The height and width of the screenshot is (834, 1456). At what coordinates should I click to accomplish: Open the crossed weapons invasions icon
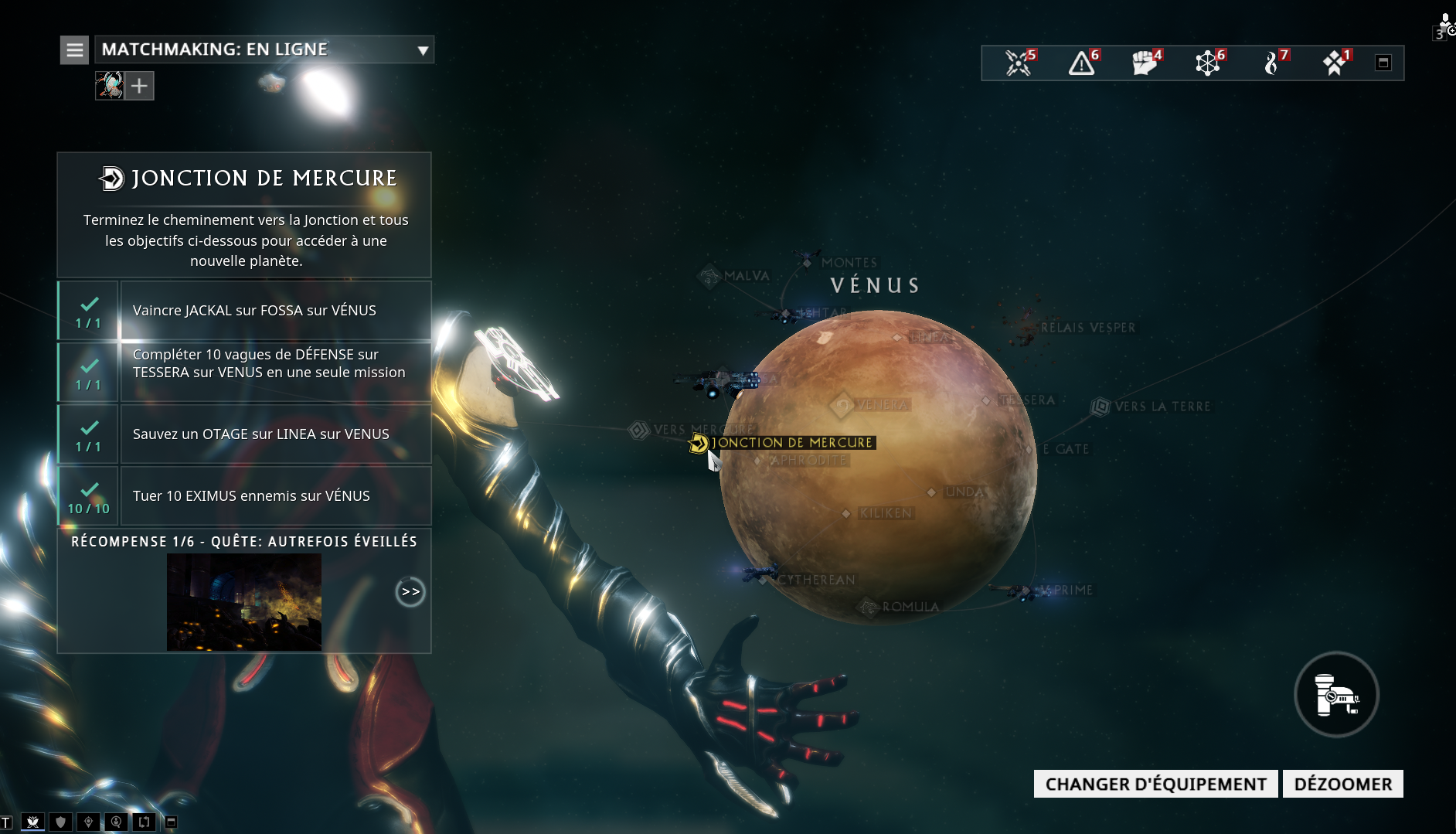tap(1019, 63)
